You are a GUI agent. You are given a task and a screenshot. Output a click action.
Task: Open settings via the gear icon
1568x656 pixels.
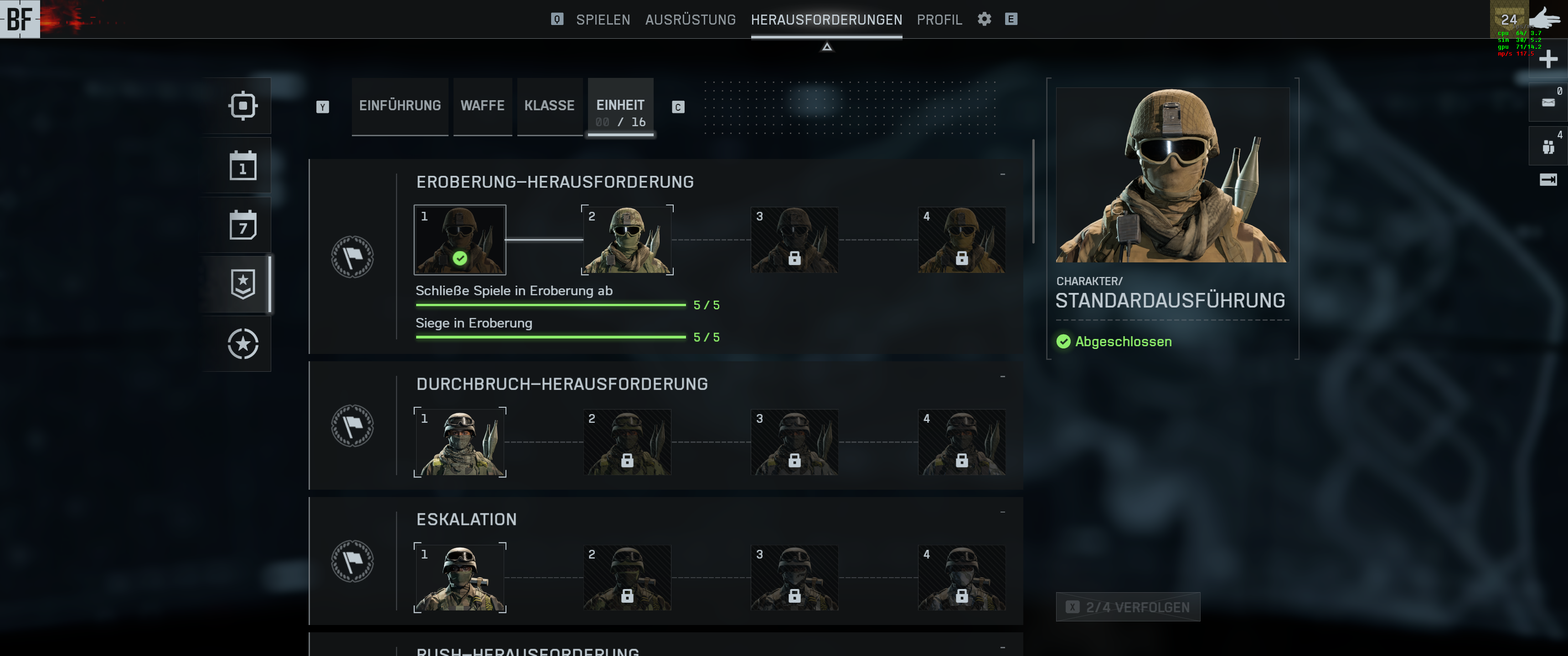984,19
